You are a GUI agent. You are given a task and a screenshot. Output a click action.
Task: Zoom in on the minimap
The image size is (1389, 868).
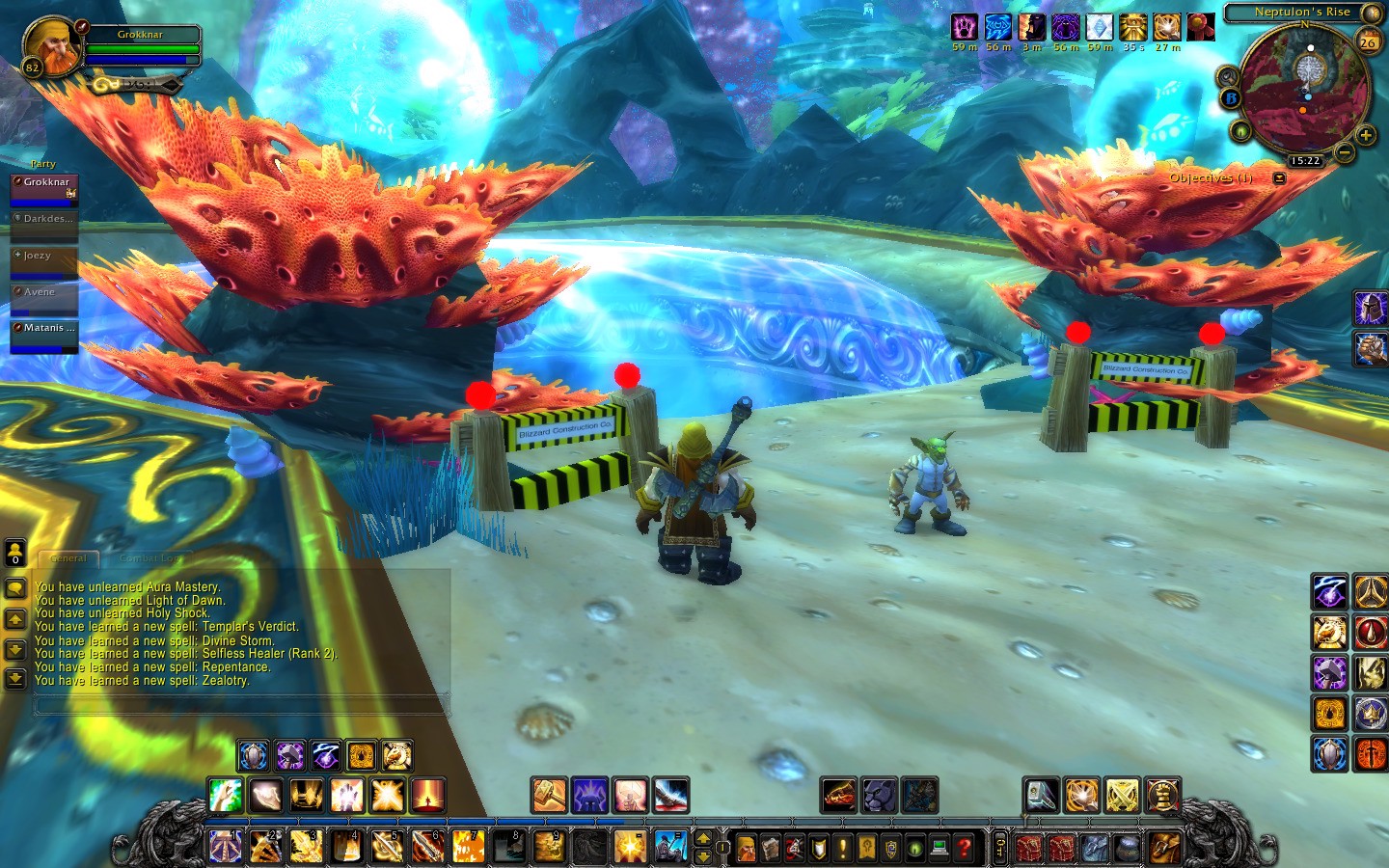coord(1366,136)
